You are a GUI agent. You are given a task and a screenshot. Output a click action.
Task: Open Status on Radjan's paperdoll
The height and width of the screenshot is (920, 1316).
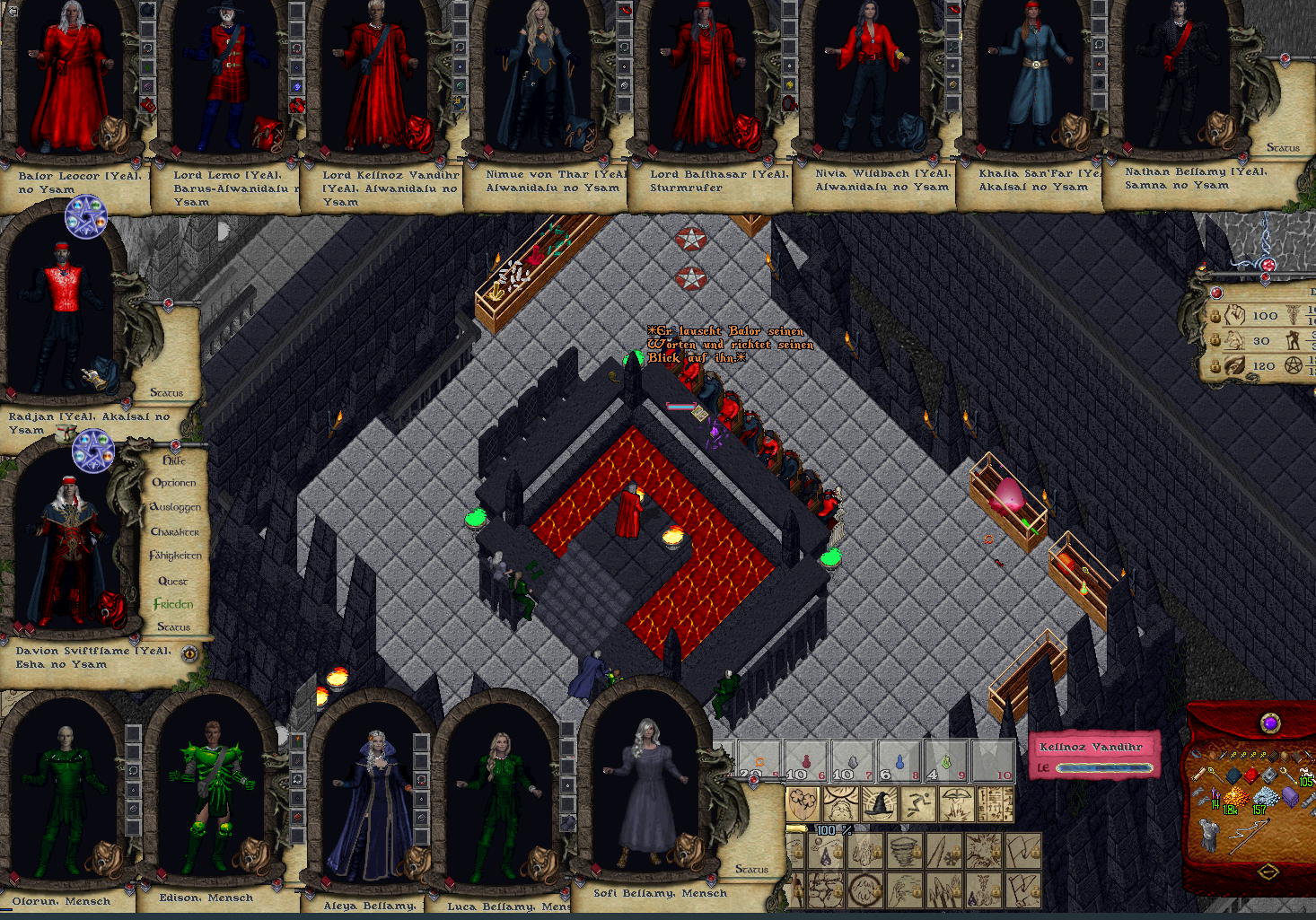[166, 392]
